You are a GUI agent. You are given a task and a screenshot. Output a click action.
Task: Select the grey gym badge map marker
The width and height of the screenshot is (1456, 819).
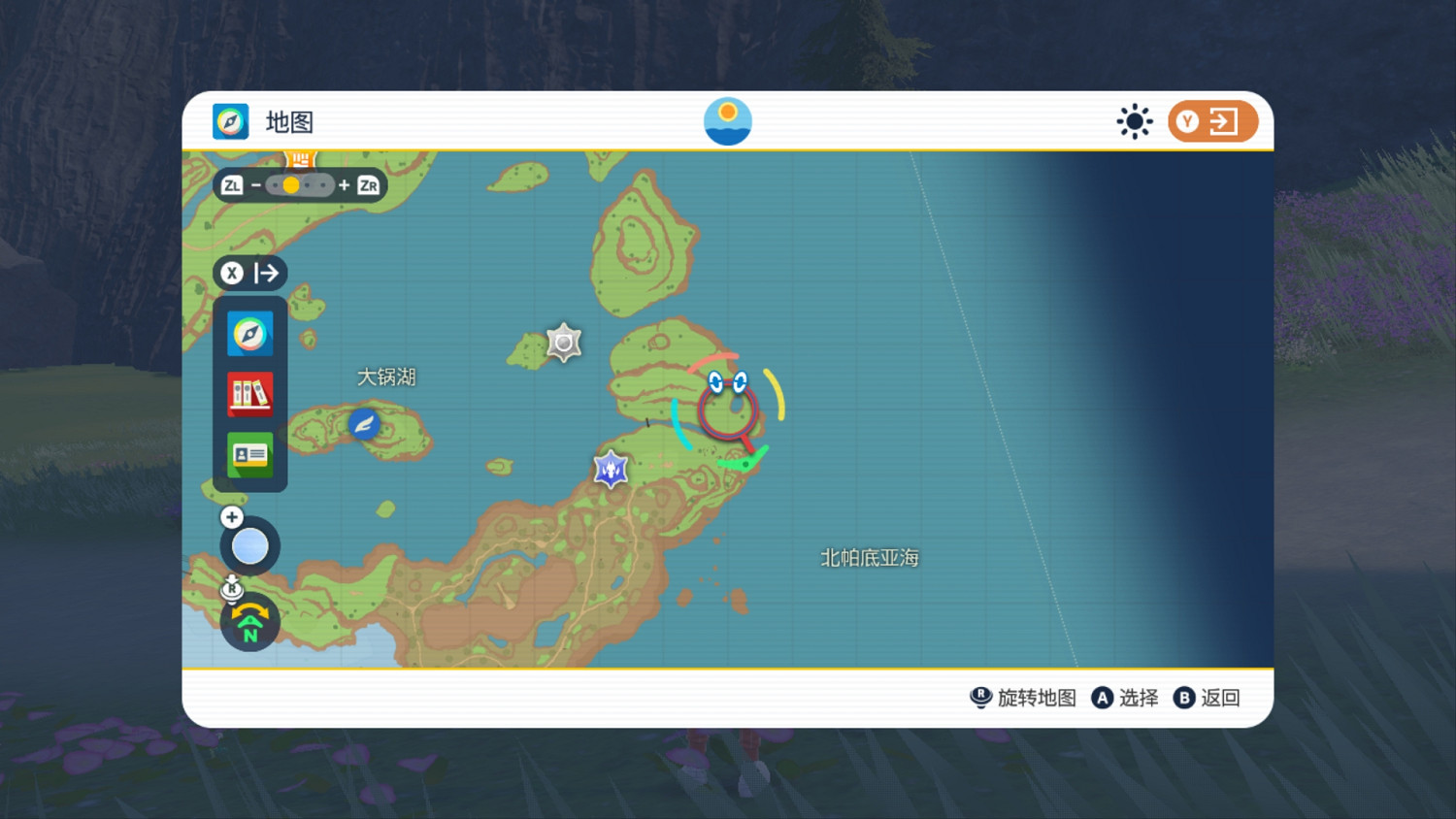(564, 343)
